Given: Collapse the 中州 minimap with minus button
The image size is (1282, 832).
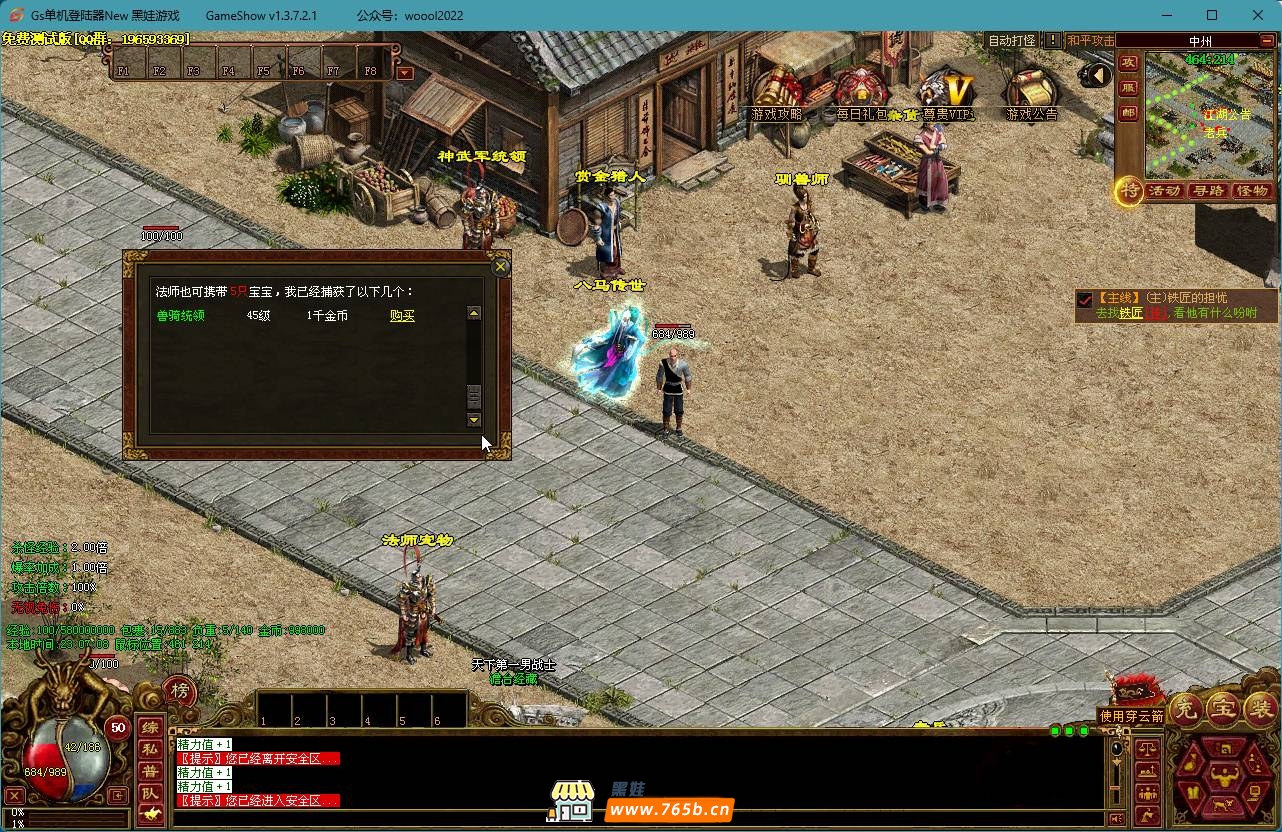Looking at the screenshot, I should (x=1265, y=41).
